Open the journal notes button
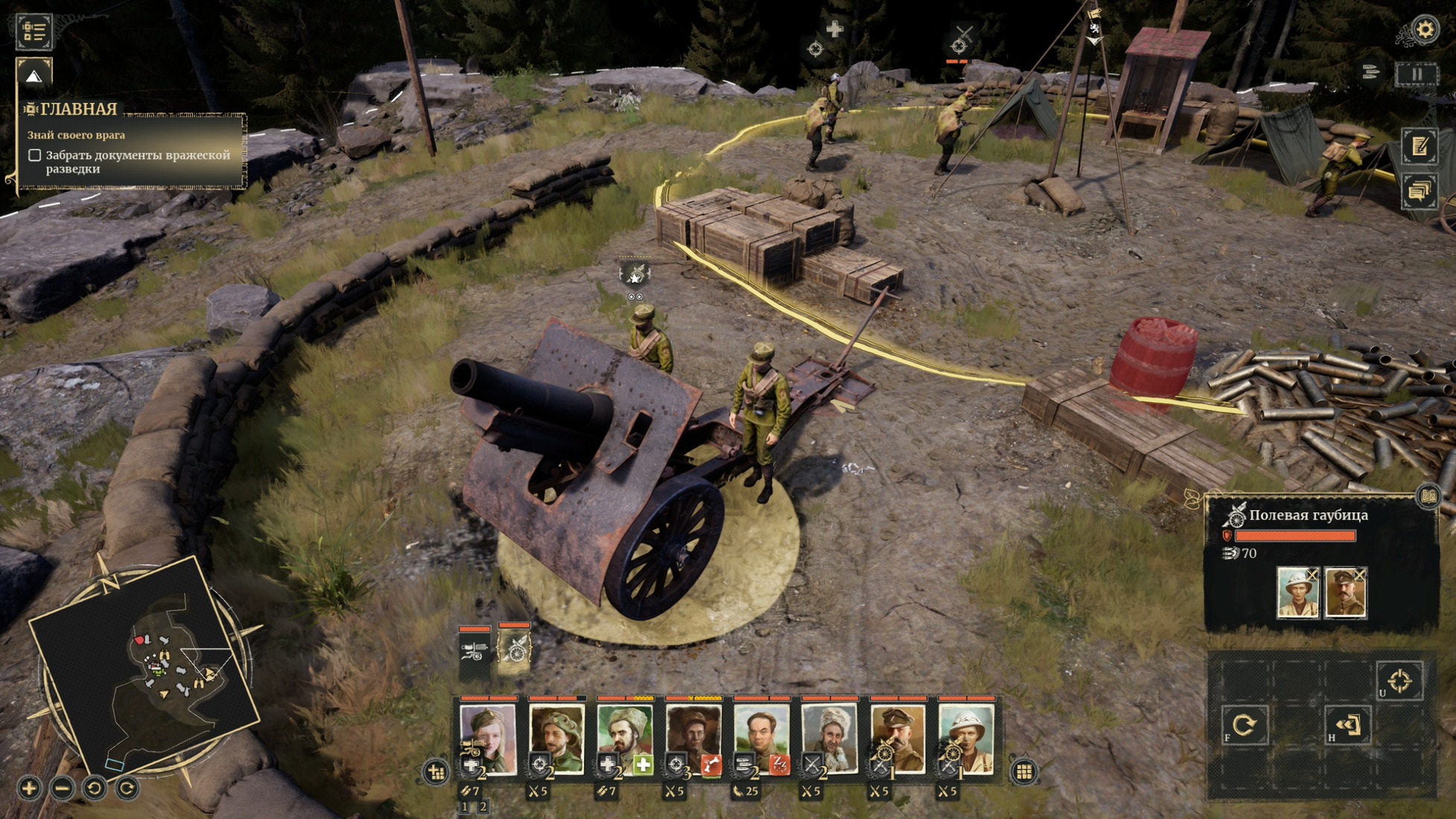 1419,146
